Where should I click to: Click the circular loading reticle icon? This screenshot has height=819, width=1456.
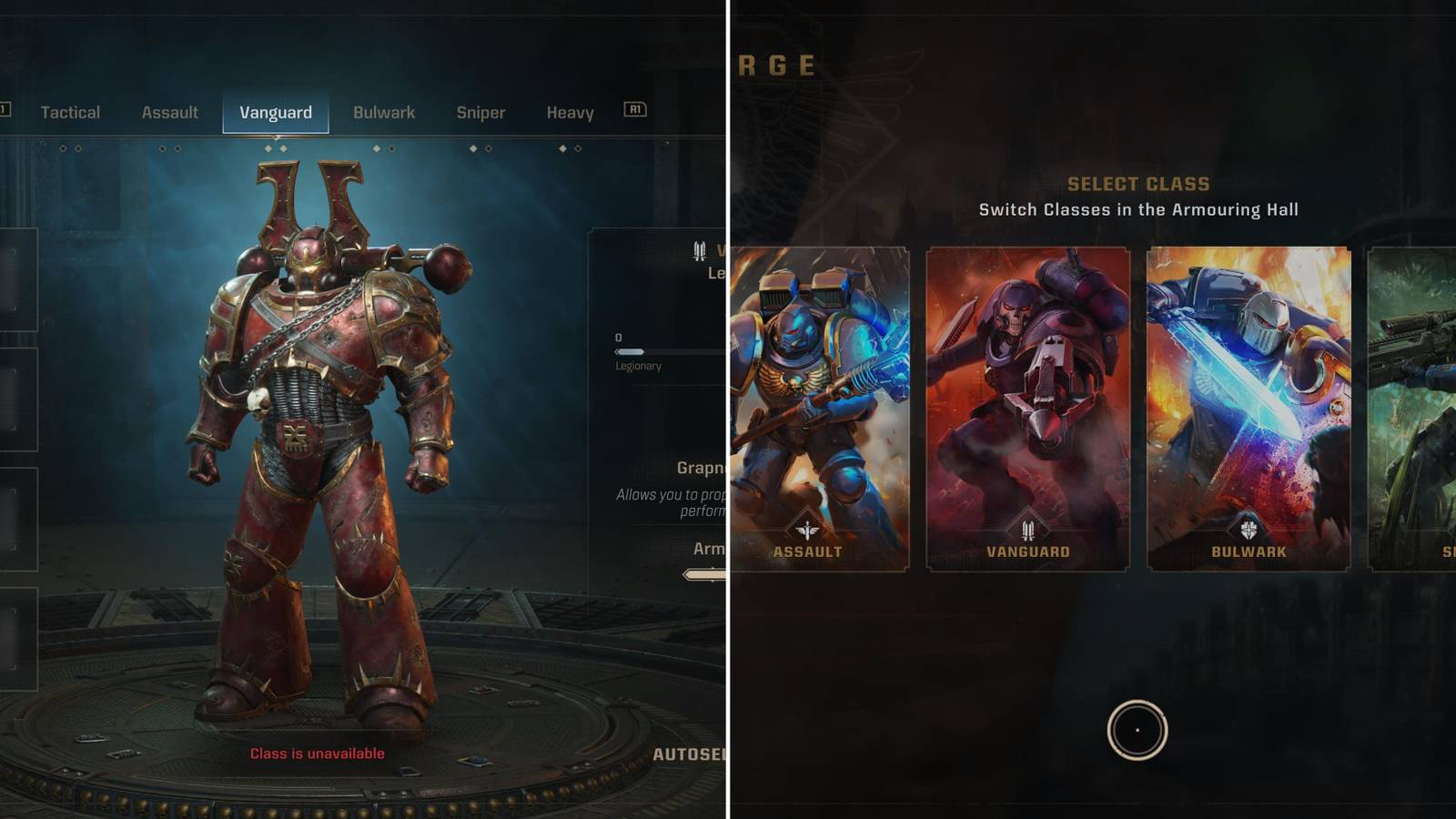click(1137, 728)
